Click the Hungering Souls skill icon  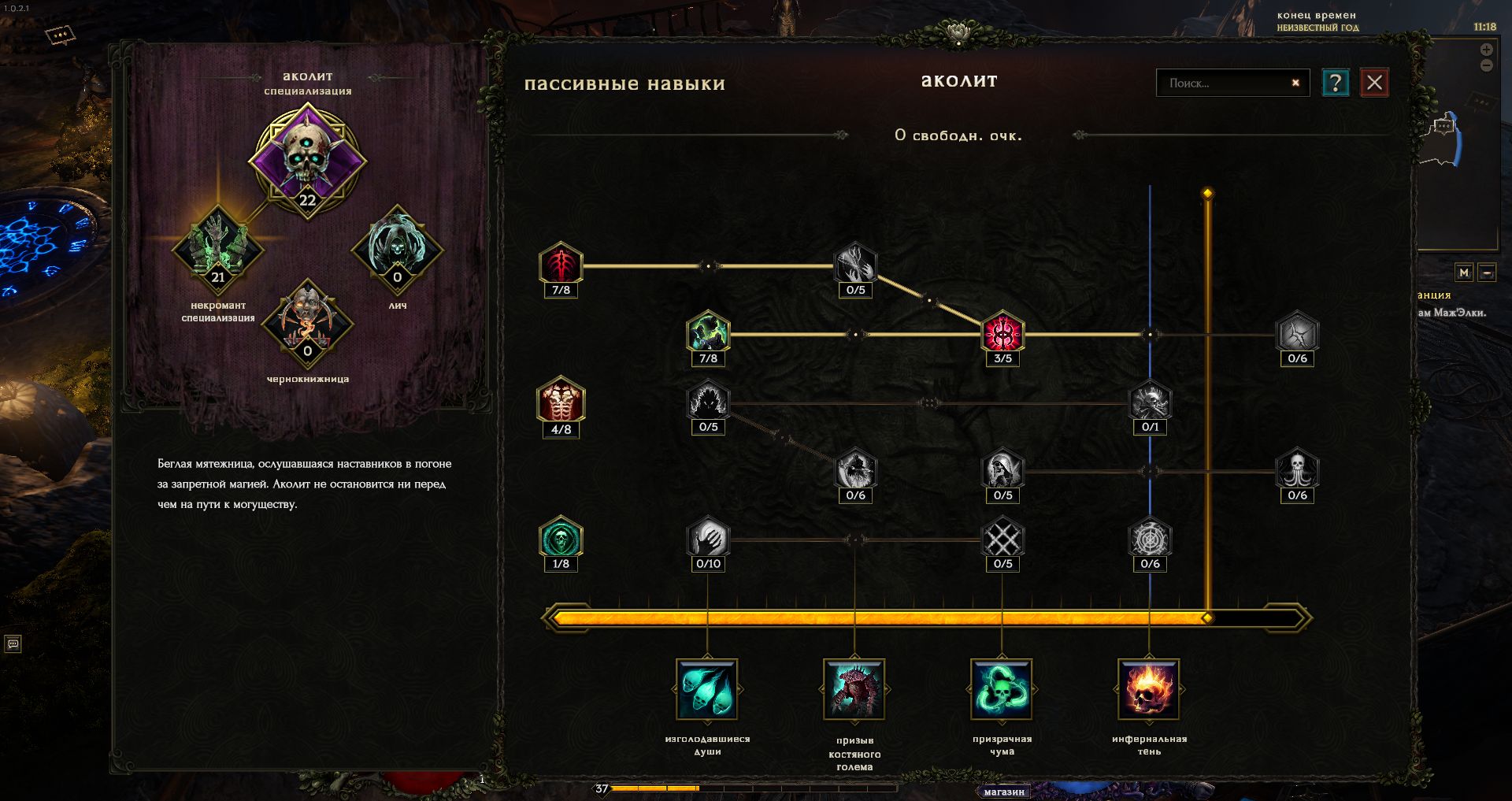[x=707, y=689]
